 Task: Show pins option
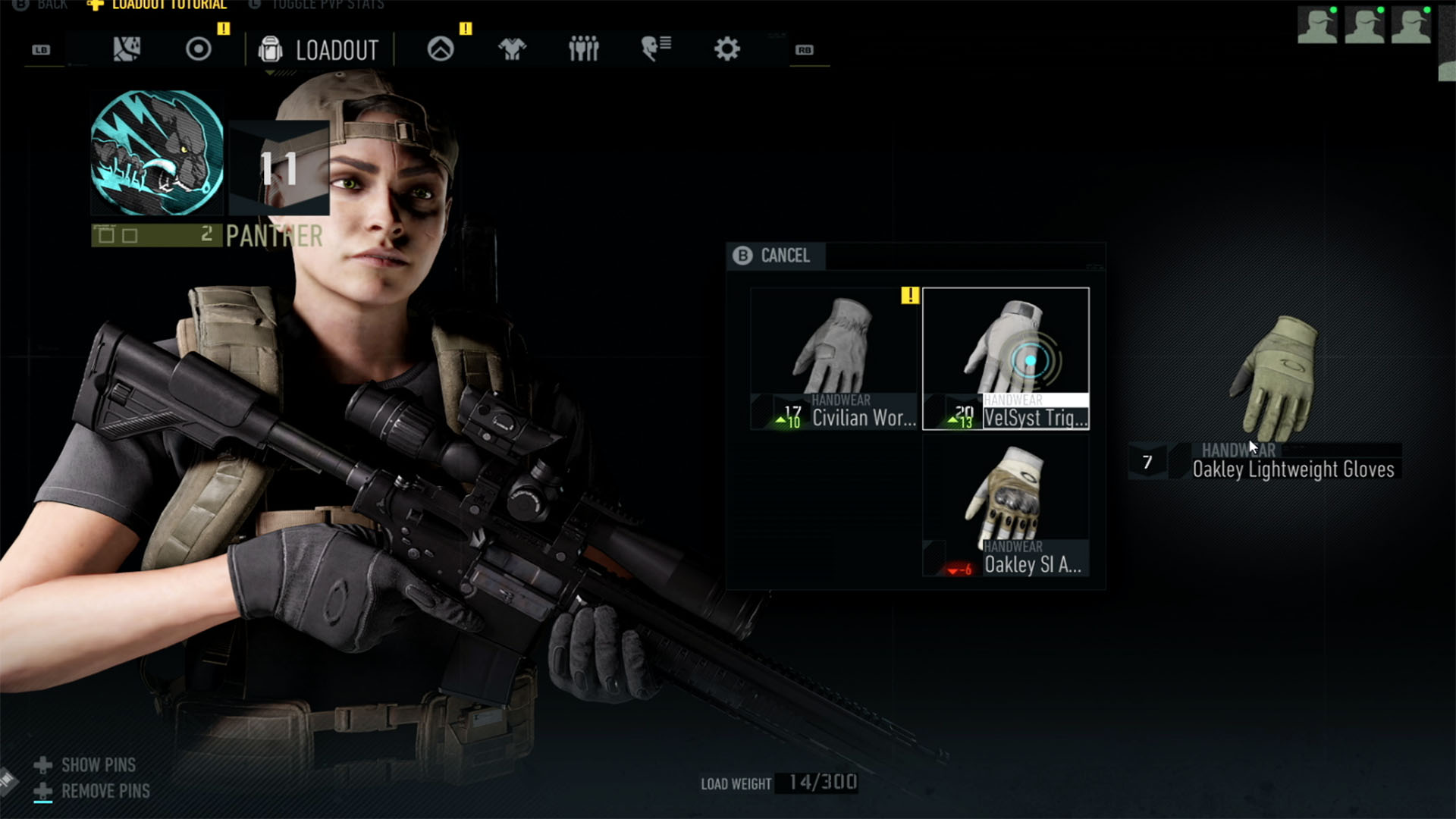(x=98, y=765)
